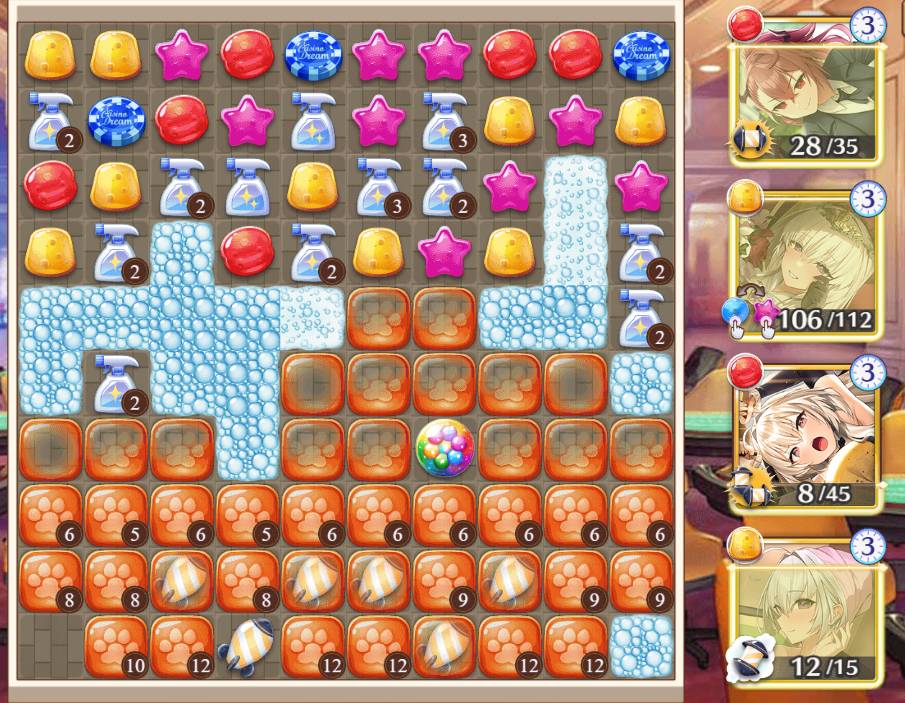This screenshot has width=905, height=703.
Task: Tap the uncovered blue striped candy rocket
Action: click(246, 645)
